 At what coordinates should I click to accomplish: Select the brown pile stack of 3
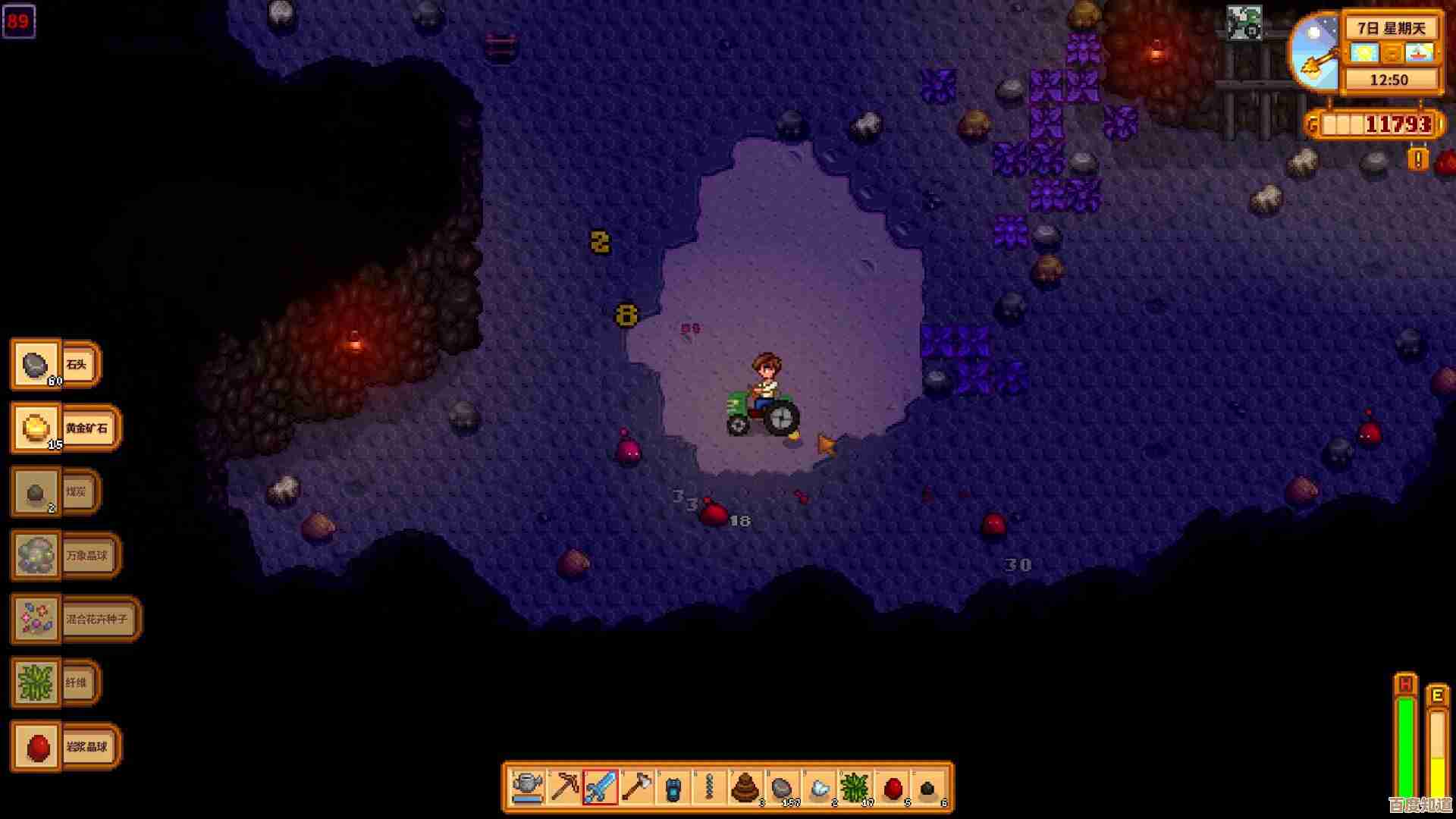[x=746, y=788]
